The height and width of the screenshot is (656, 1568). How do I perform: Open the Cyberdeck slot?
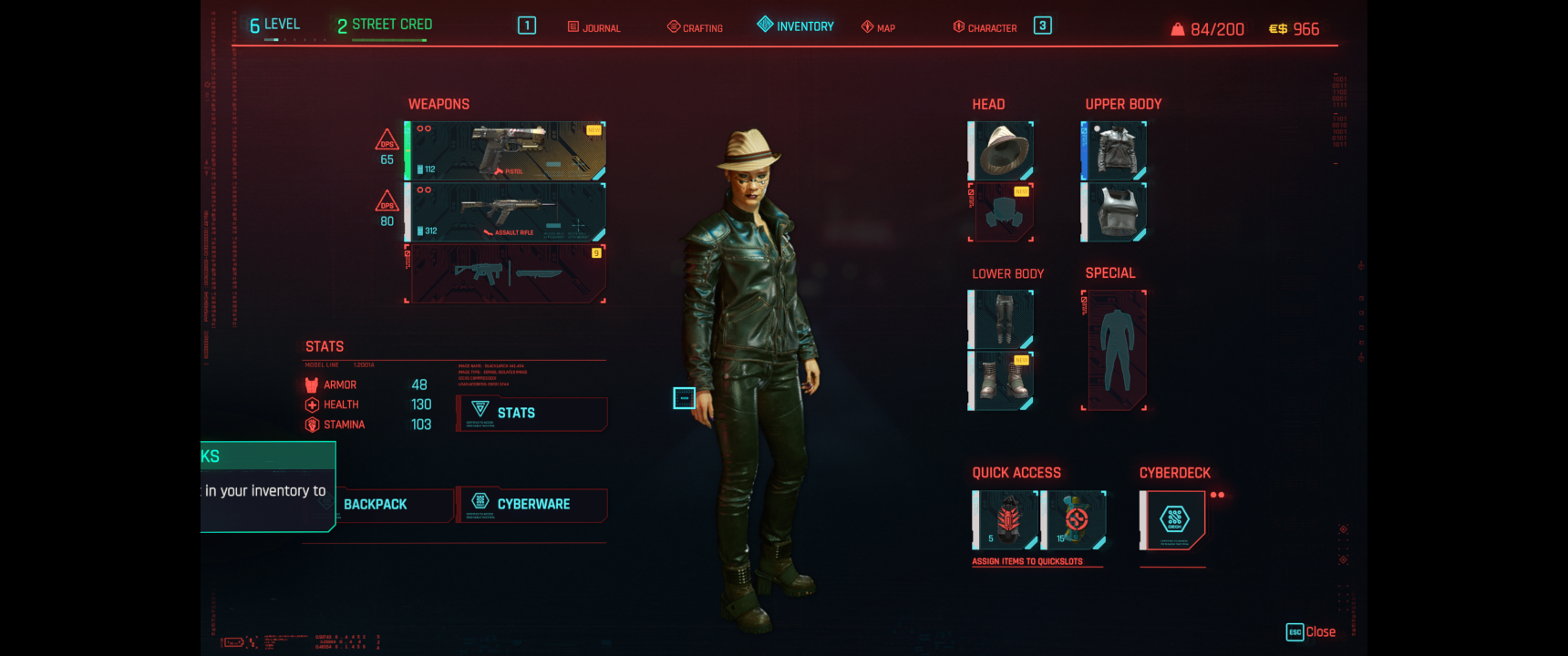pyautogui.click(x=1173, y=520)
